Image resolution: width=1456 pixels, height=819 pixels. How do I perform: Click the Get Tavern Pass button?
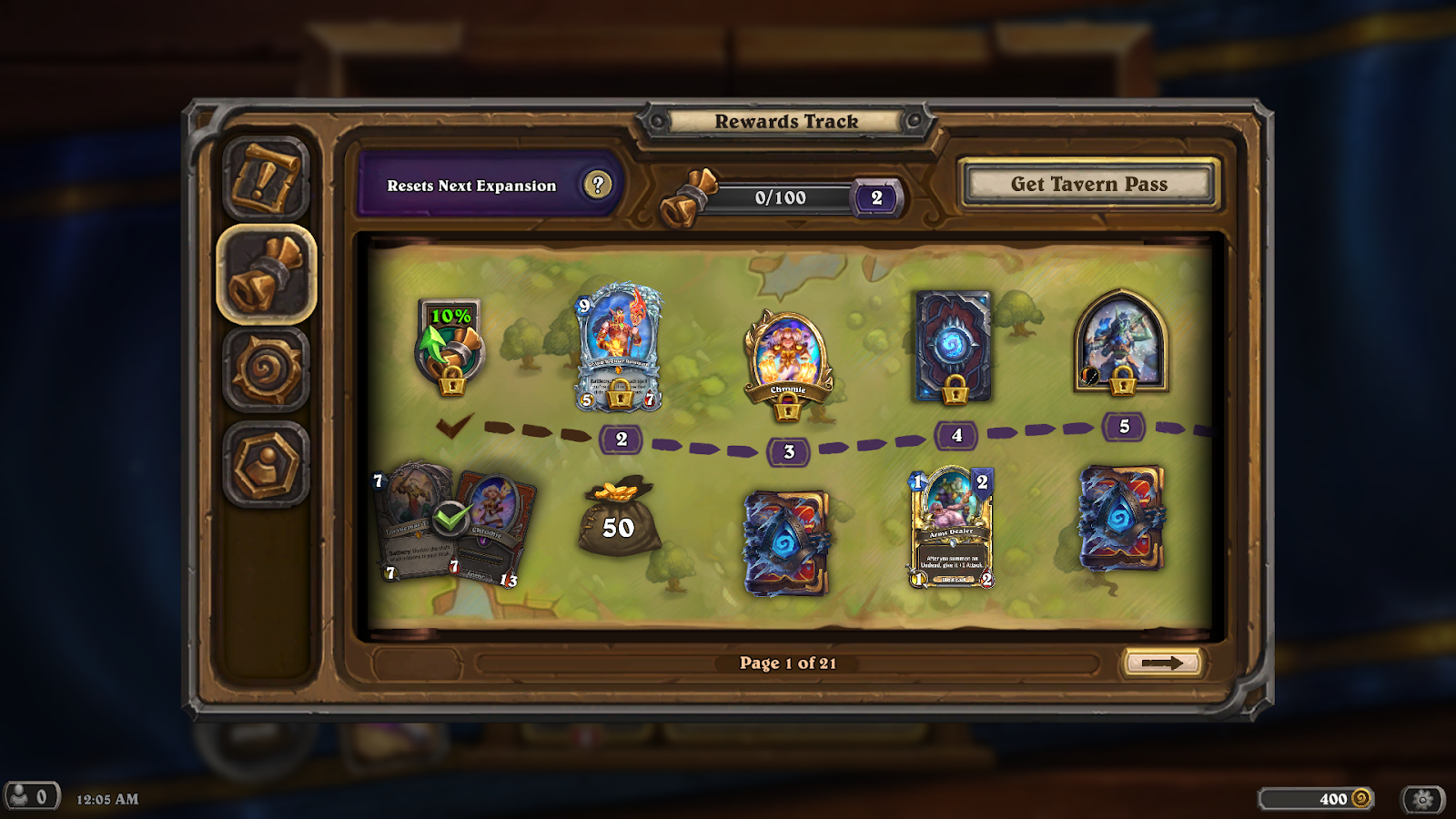[x=1088, y=184]
